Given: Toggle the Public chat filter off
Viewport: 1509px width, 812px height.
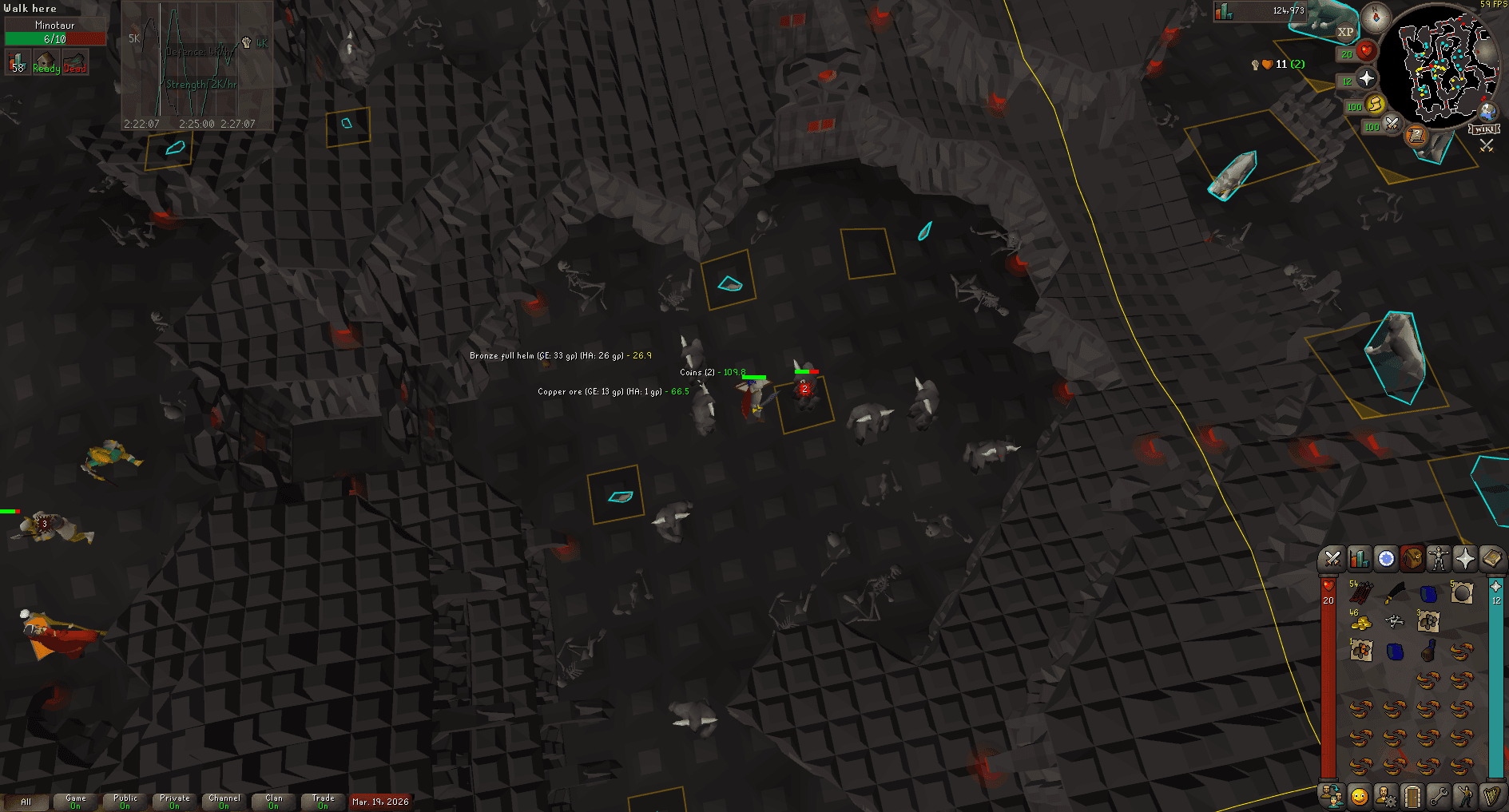Looking at the screenshot, I should [124, 801].
